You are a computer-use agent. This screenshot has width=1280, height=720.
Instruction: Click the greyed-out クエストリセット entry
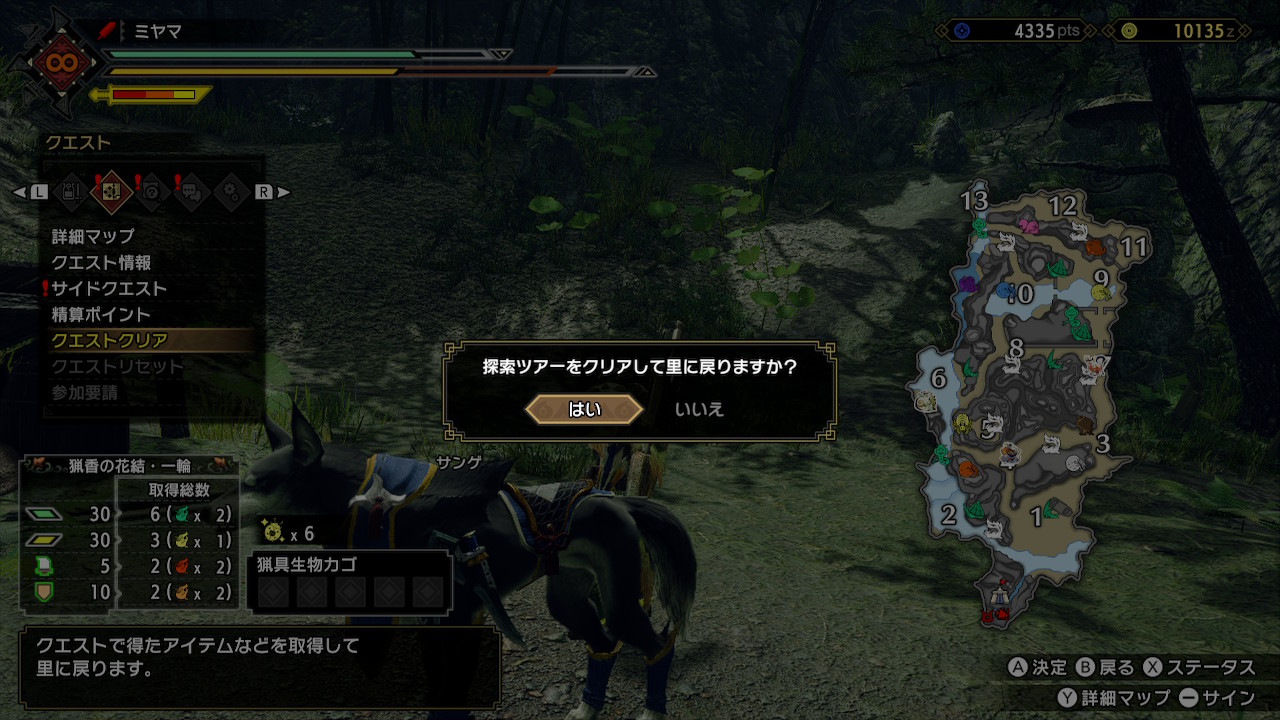[x=117, y=367]
